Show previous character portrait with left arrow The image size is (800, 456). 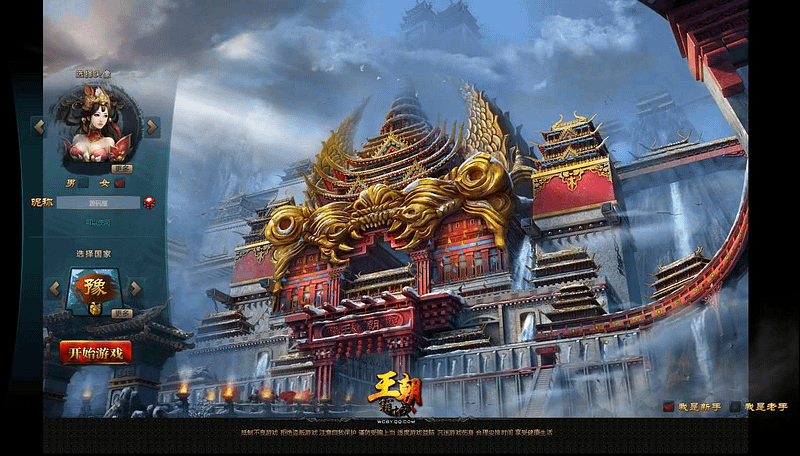click(38, 127)
